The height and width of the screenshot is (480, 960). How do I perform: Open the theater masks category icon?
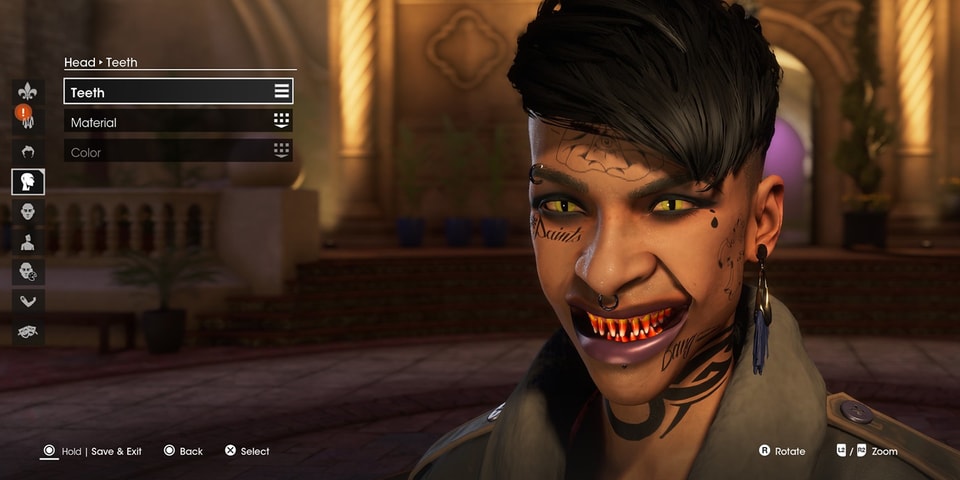coord(28,331)
